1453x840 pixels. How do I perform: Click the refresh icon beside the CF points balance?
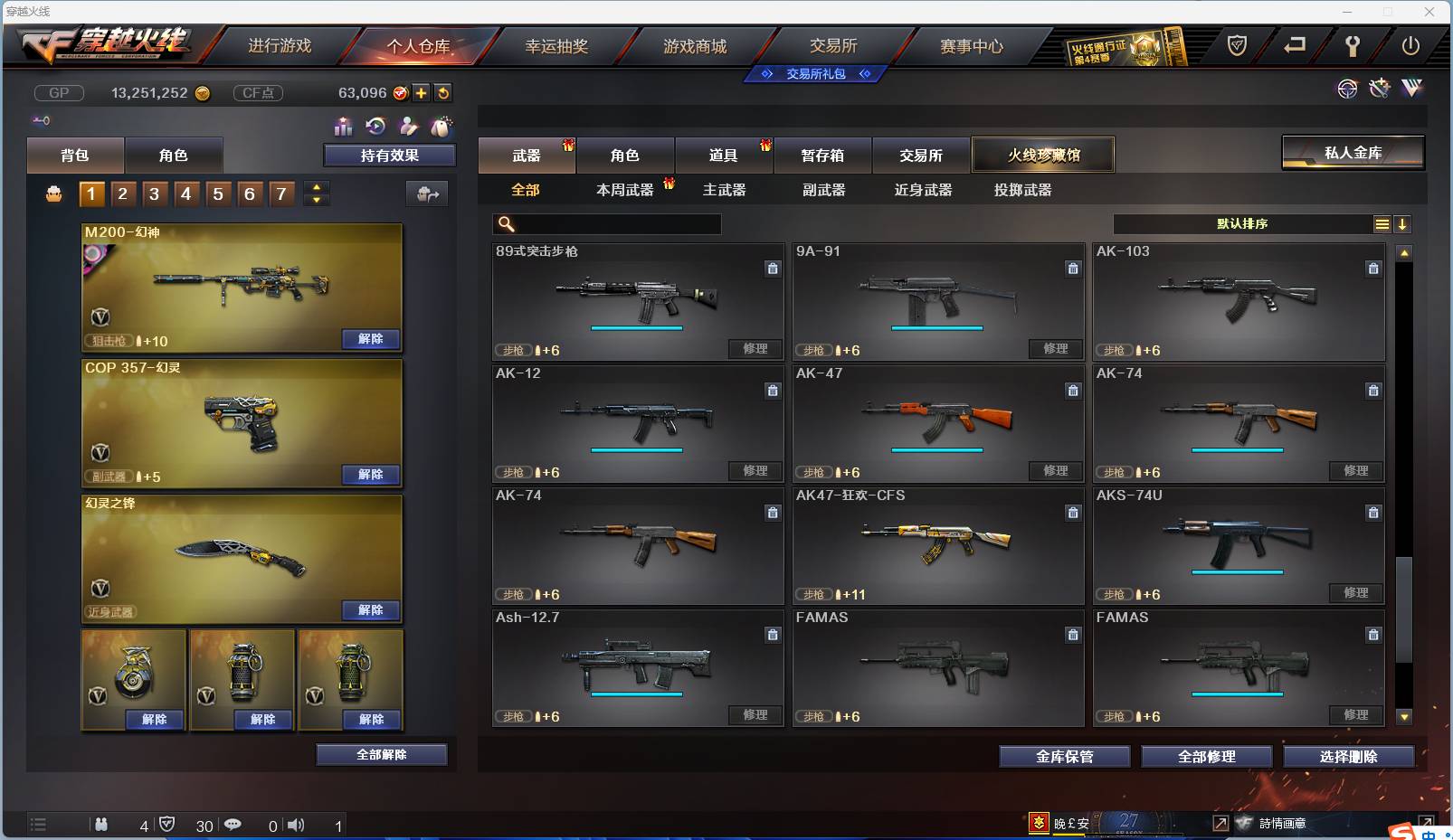tap(442, 91)
